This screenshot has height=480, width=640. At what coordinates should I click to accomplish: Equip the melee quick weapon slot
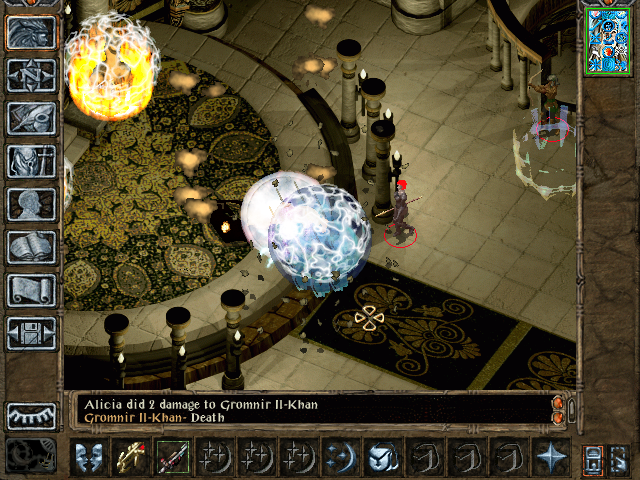pyautogui.click(x=172, y=457)
